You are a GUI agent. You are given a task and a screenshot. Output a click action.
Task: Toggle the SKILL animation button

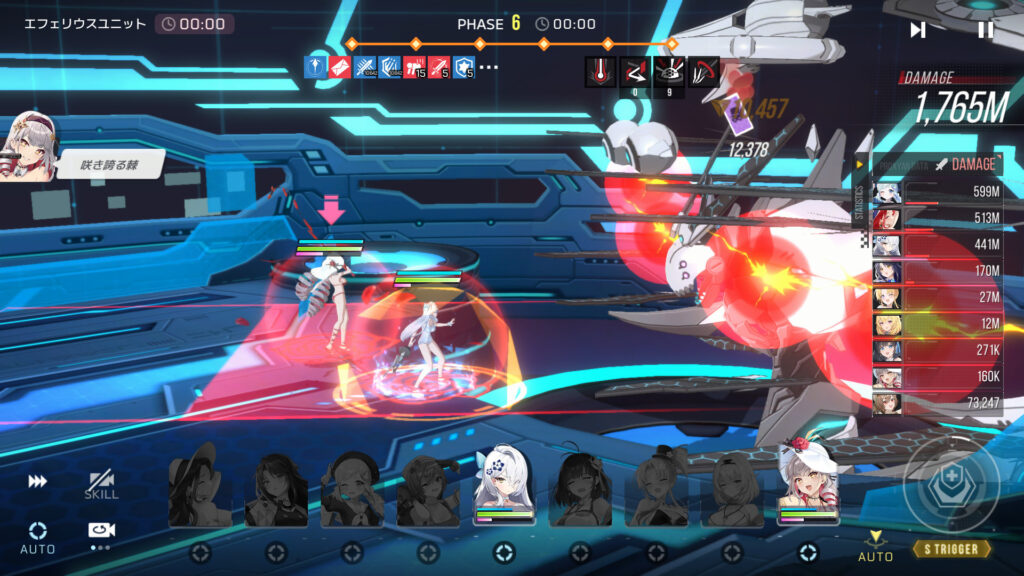pos(101,485)
